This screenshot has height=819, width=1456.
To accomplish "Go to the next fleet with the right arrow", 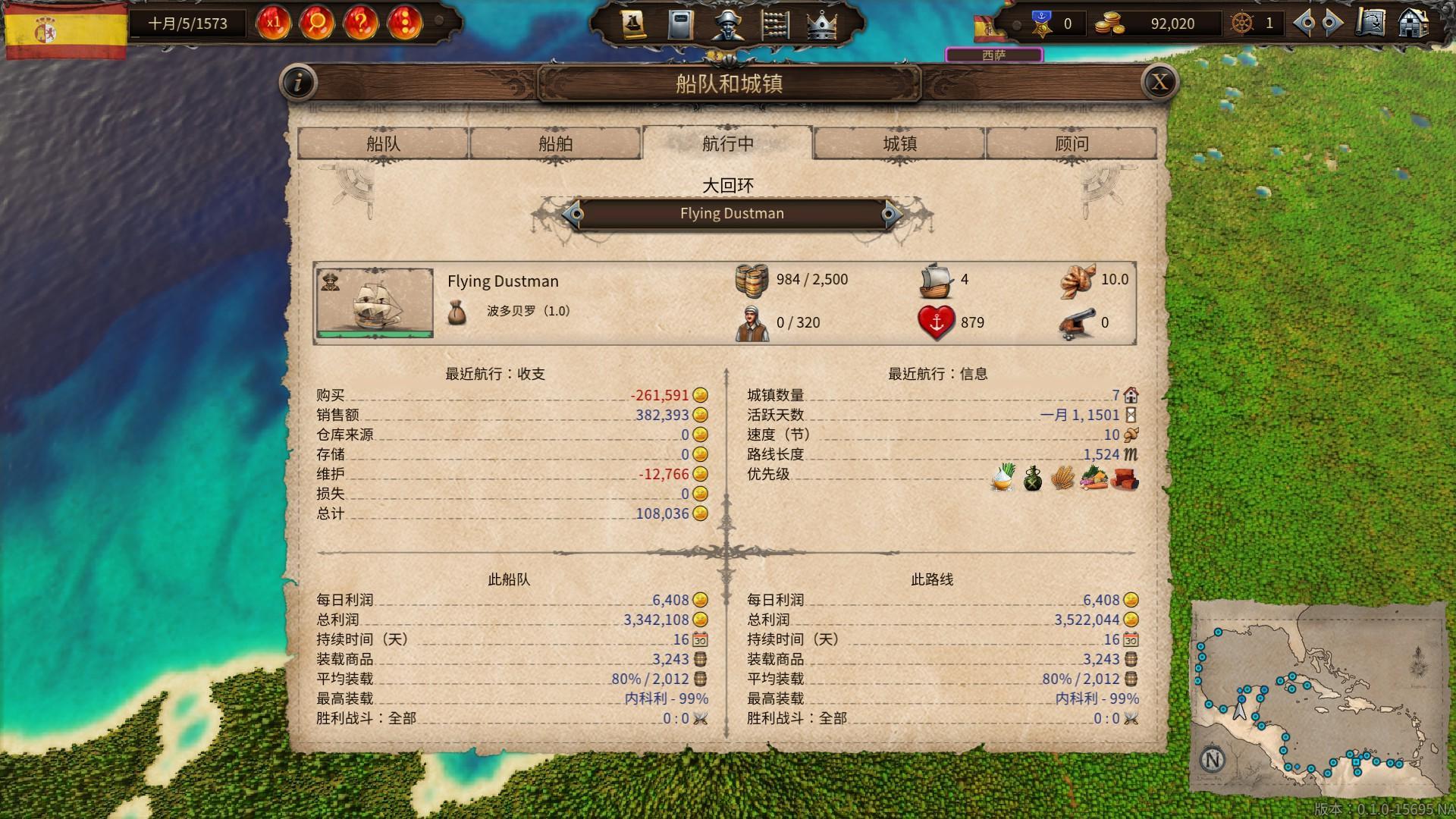I will click(890, 214).
